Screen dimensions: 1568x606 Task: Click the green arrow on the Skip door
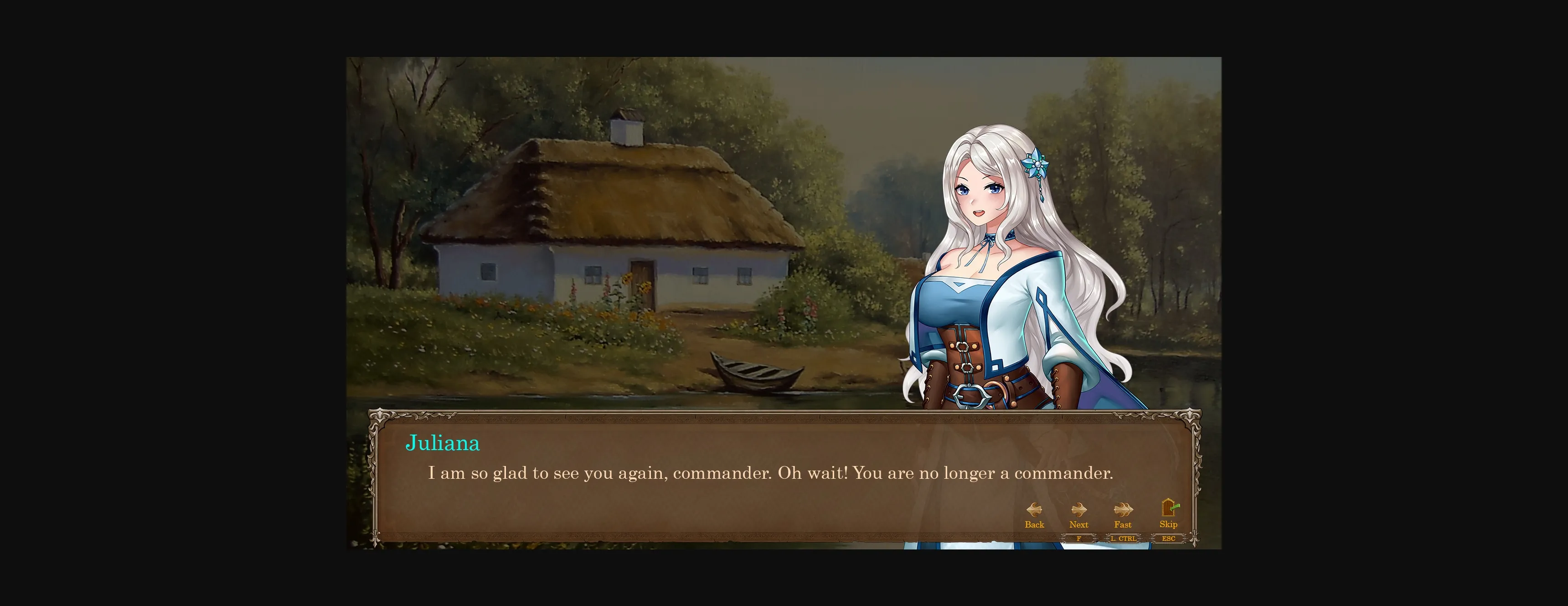pos(1176,507)
